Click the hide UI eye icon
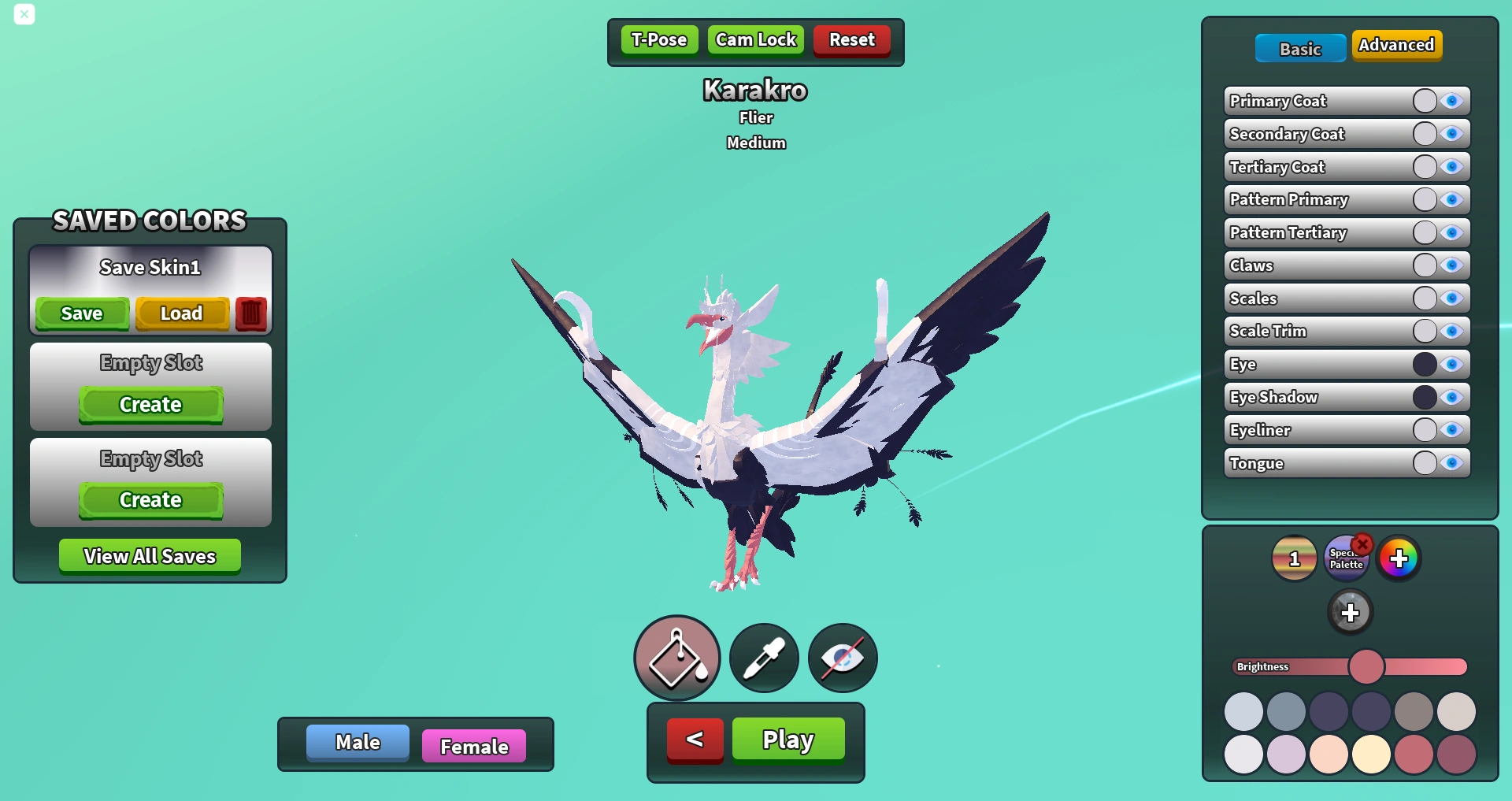Viewport: 1512px width, 801px height. (x=841, y=658)
